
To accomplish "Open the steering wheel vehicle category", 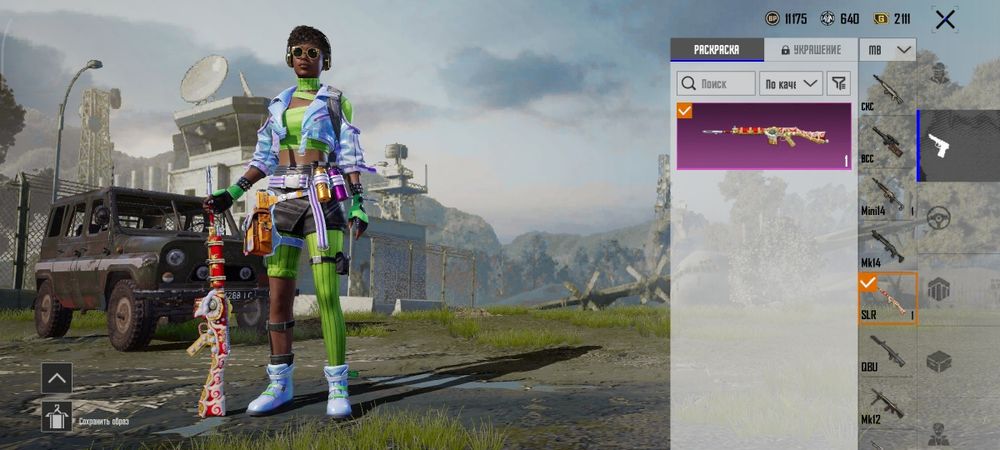I will (938, 217).
